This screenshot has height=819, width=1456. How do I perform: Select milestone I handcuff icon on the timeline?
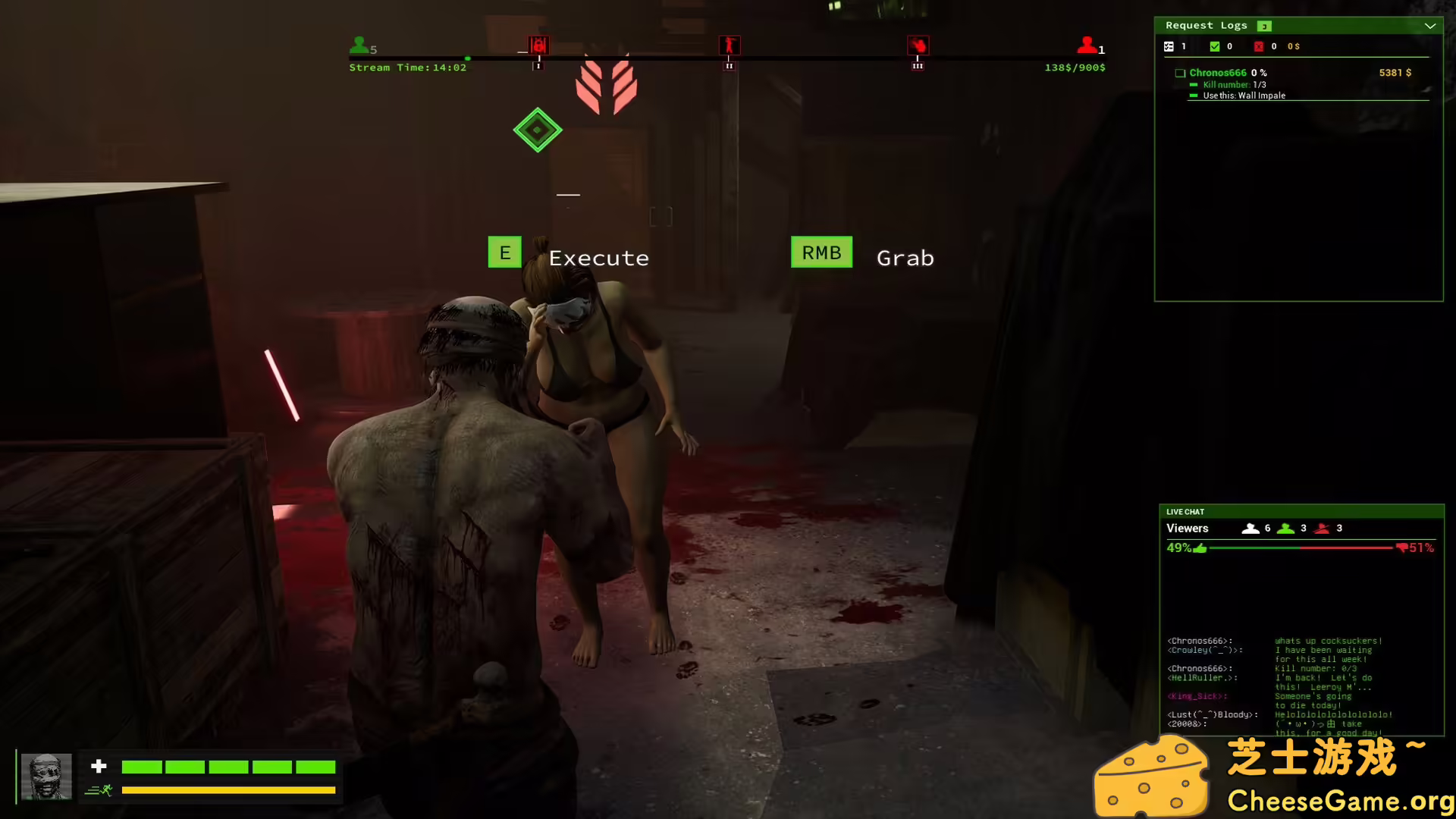click(x=538, y=46)
